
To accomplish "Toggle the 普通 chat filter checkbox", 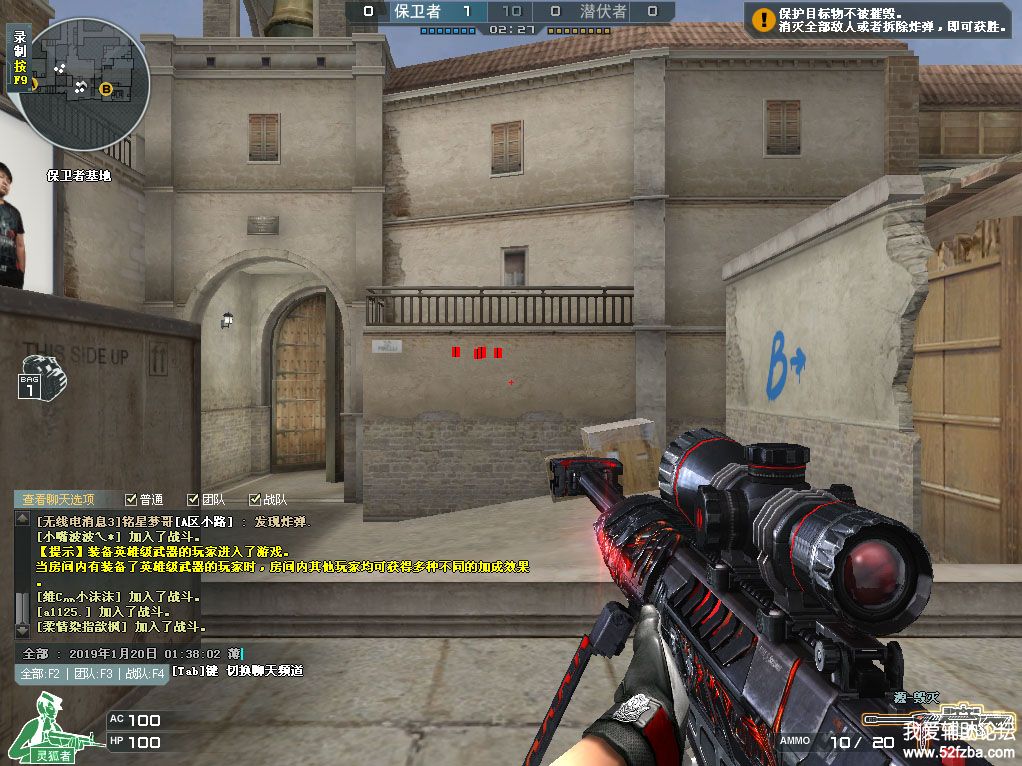I will pos(131,499).
